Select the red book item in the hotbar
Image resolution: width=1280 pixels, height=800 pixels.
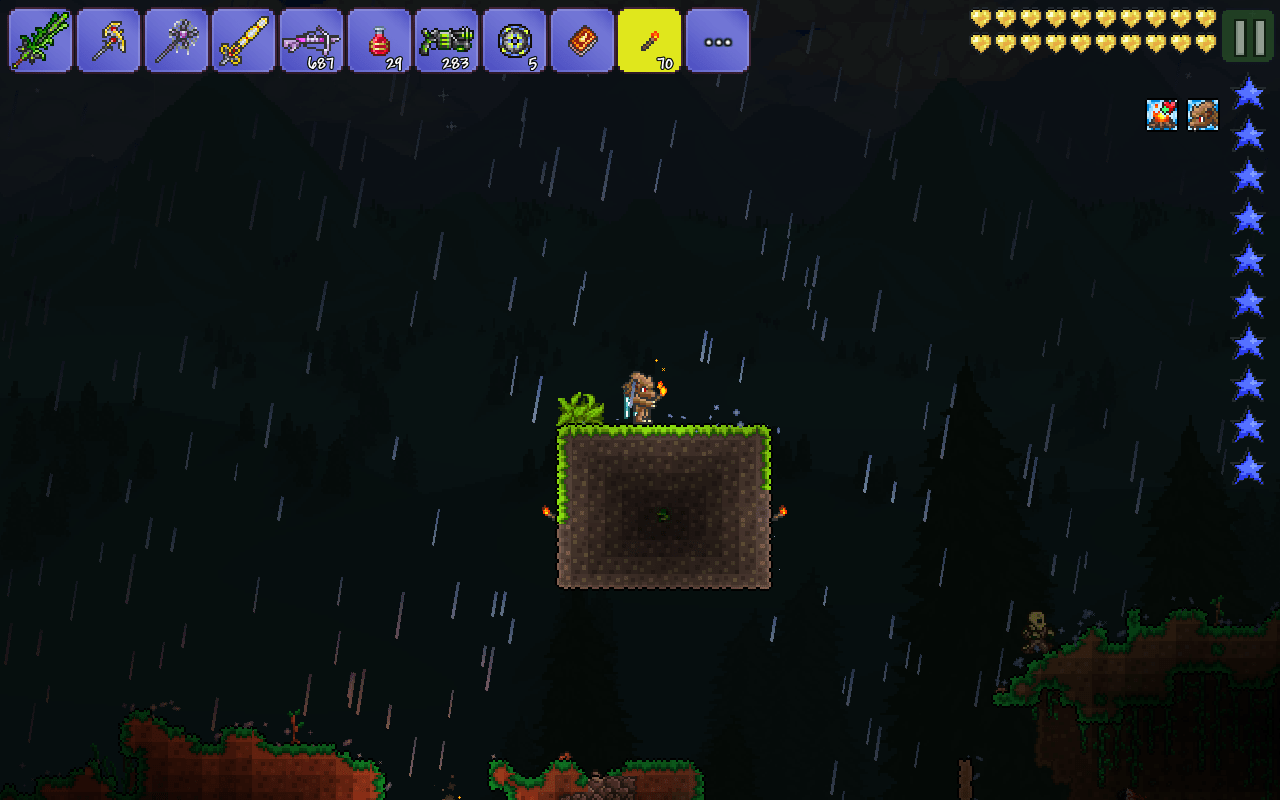[x=582, y=40]
